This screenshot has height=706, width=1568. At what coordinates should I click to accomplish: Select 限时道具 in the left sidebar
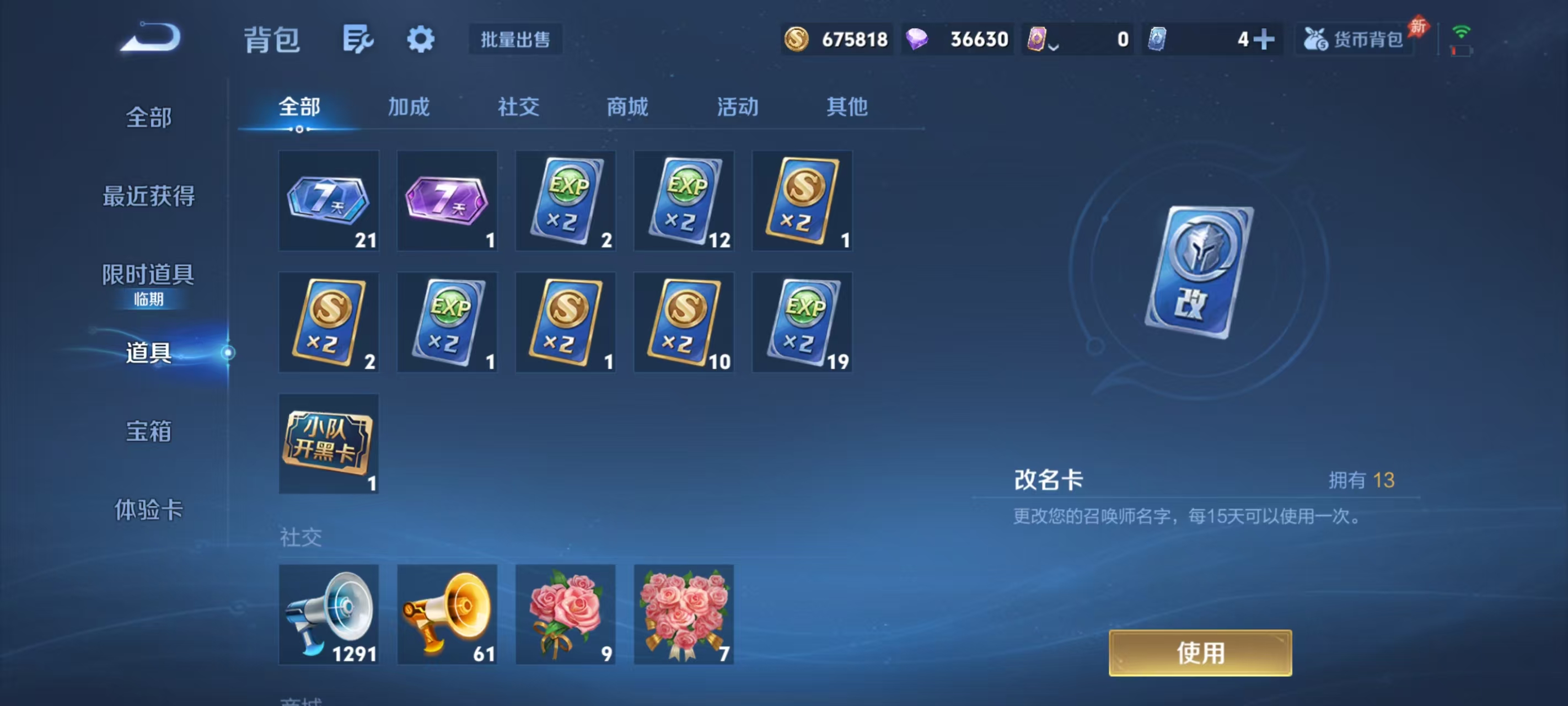click(x=148, y=275)
